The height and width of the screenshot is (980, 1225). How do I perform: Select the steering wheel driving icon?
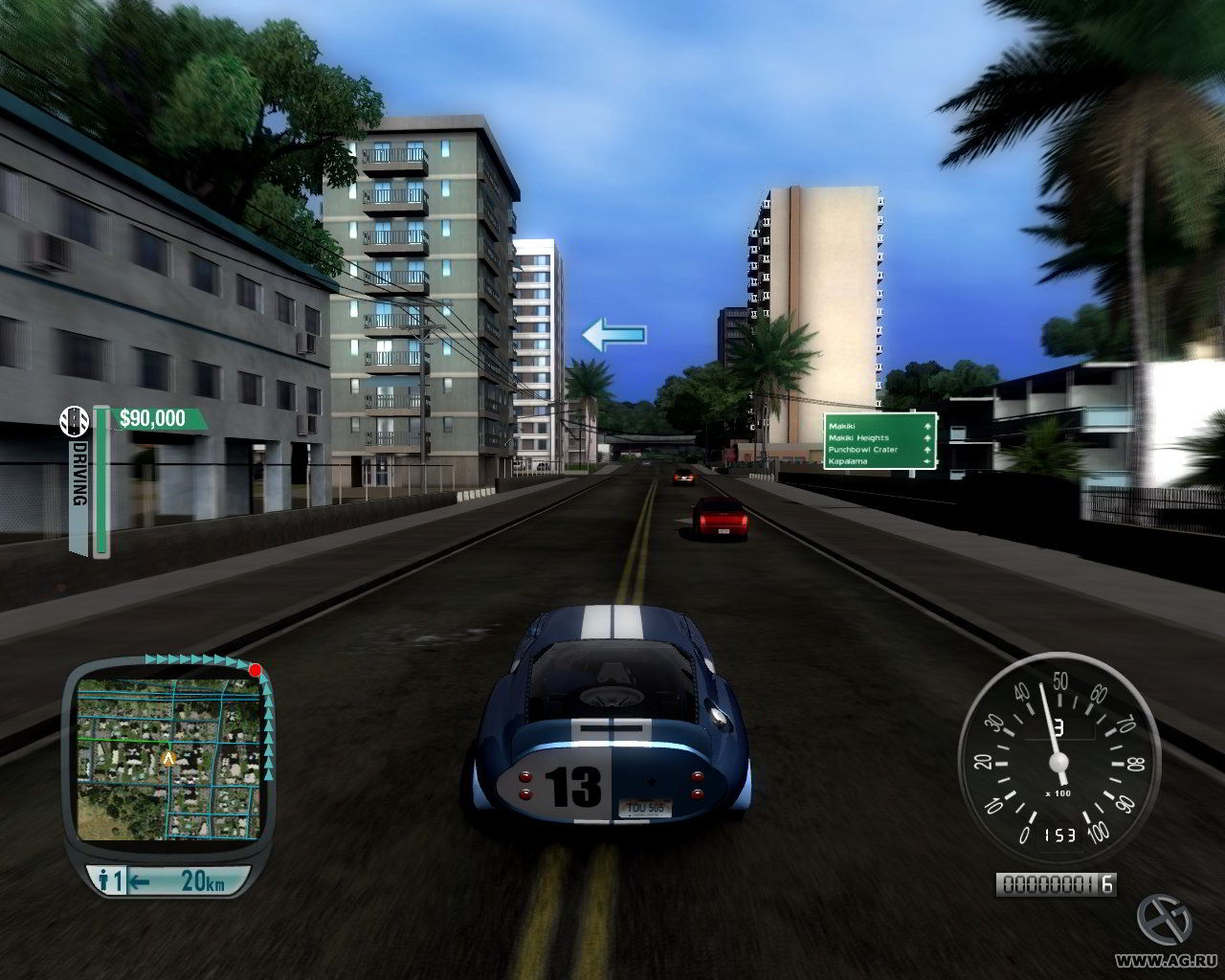click(x=74, y=419)
